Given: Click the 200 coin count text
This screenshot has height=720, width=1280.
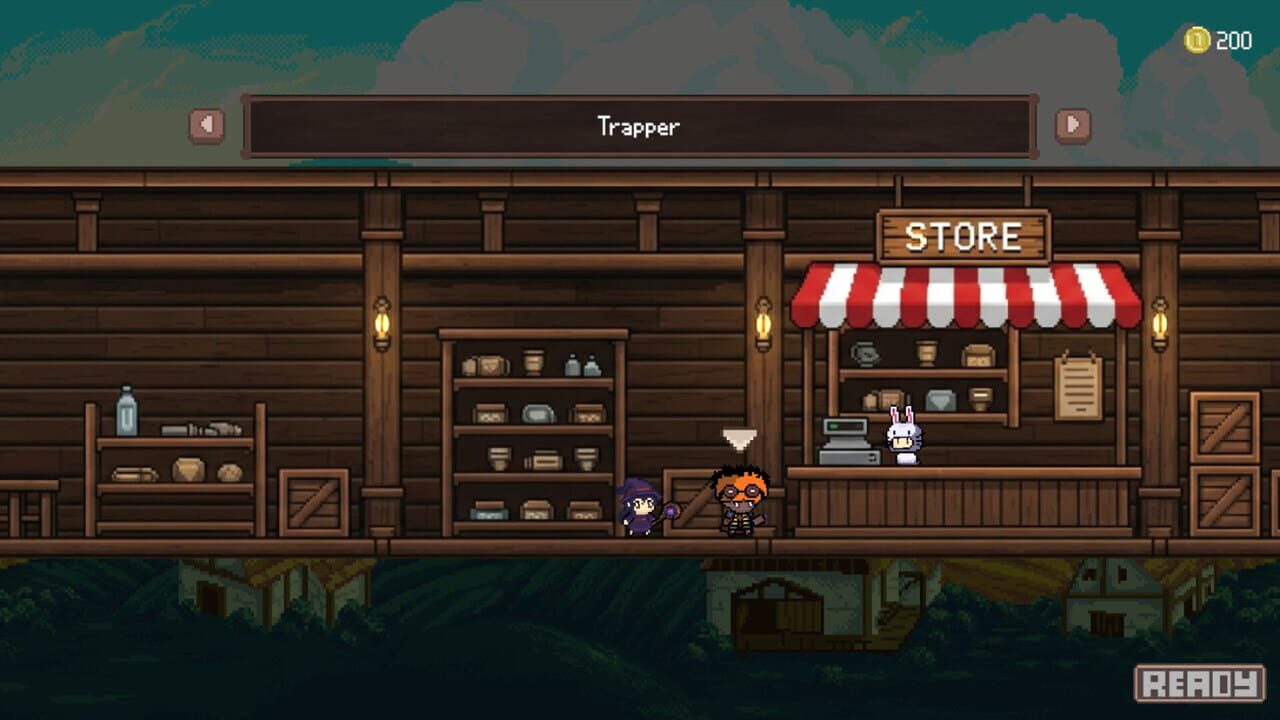Looking at the screenshot, I should point(1232,38).
